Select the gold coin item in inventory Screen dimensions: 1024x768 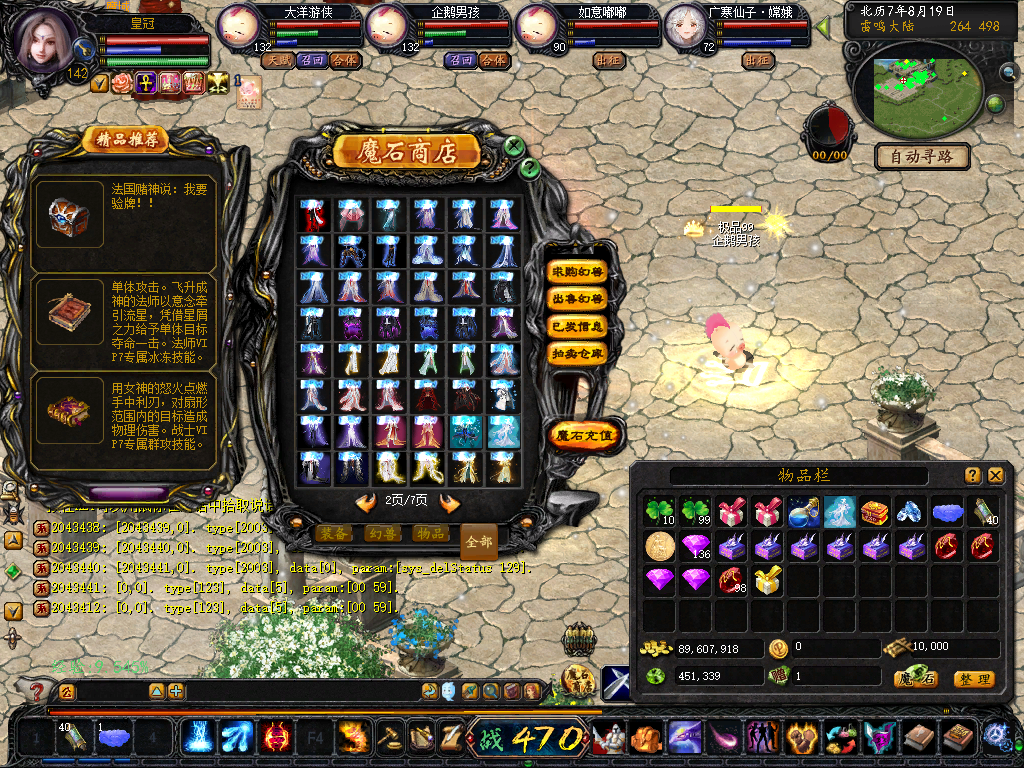pyautogui.click(x=659, y=546)
